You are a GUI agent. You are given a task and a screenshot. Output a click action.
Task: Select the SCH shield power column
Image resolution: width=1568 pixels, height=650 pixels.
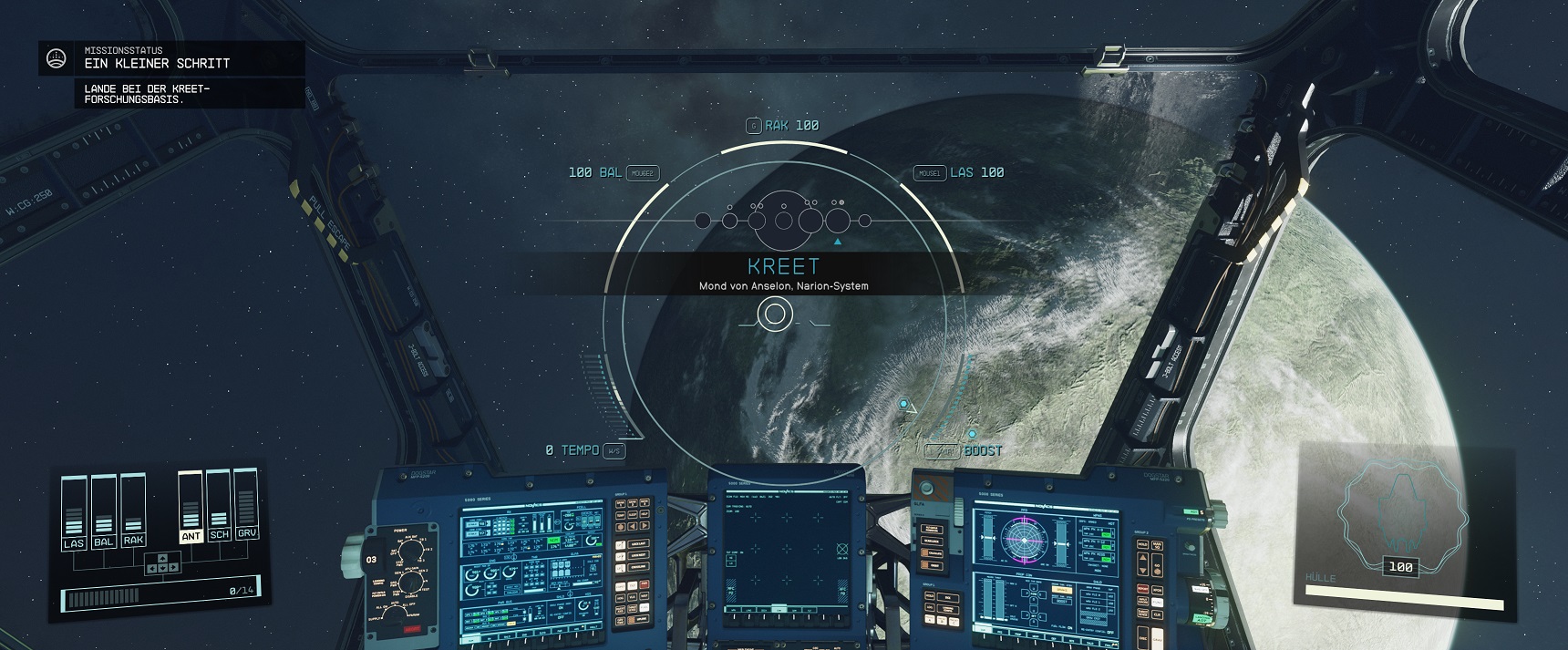[219, 505]
